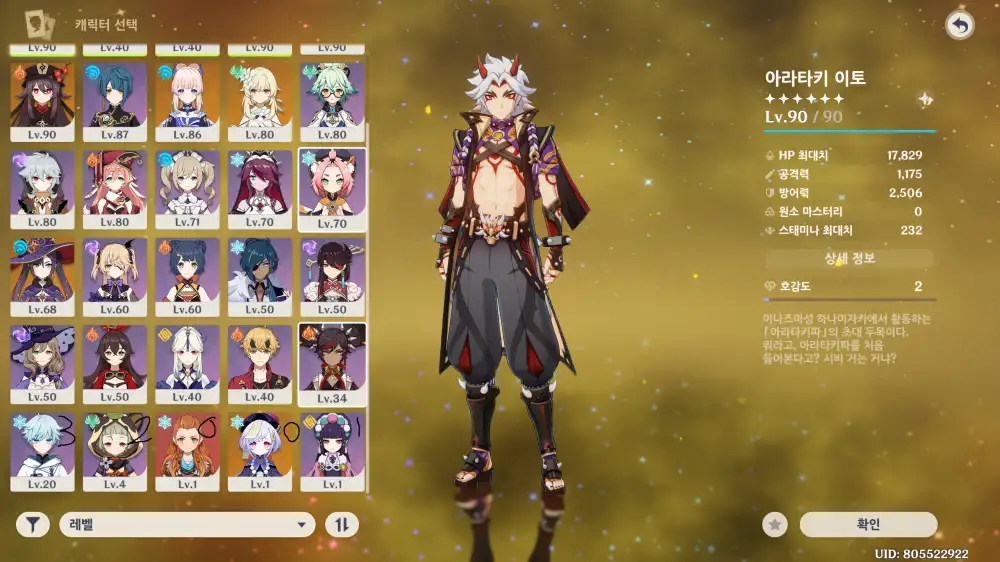Image resolution: width=1000 pixels, height=562 pixels.
Task: Select the Qiqi character portrait
Action: [259, 451]
